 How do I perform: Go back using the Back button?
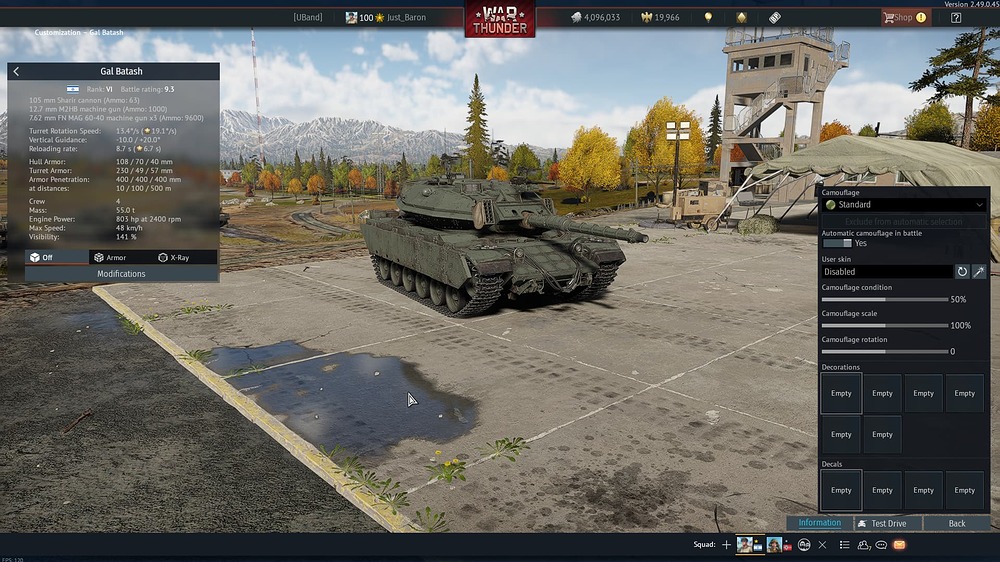(957, 523)
